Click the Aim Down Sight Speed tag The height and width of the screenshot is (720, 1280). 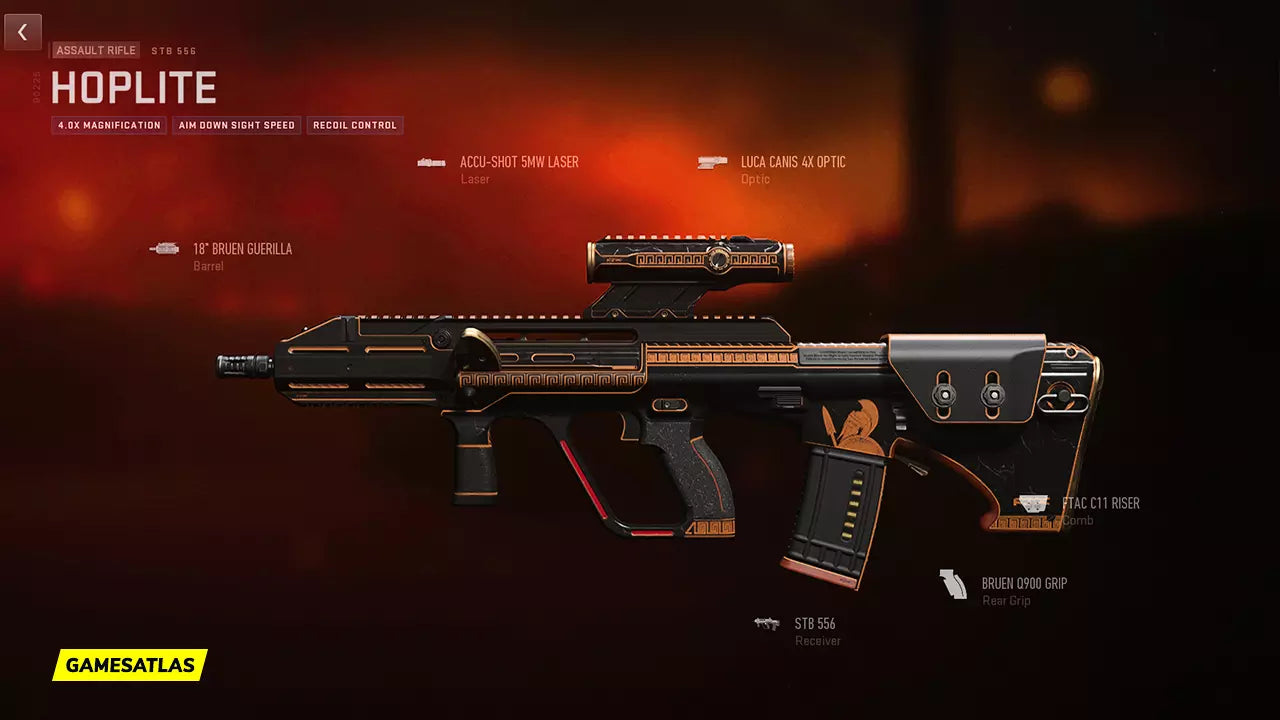tap(237, 125)
